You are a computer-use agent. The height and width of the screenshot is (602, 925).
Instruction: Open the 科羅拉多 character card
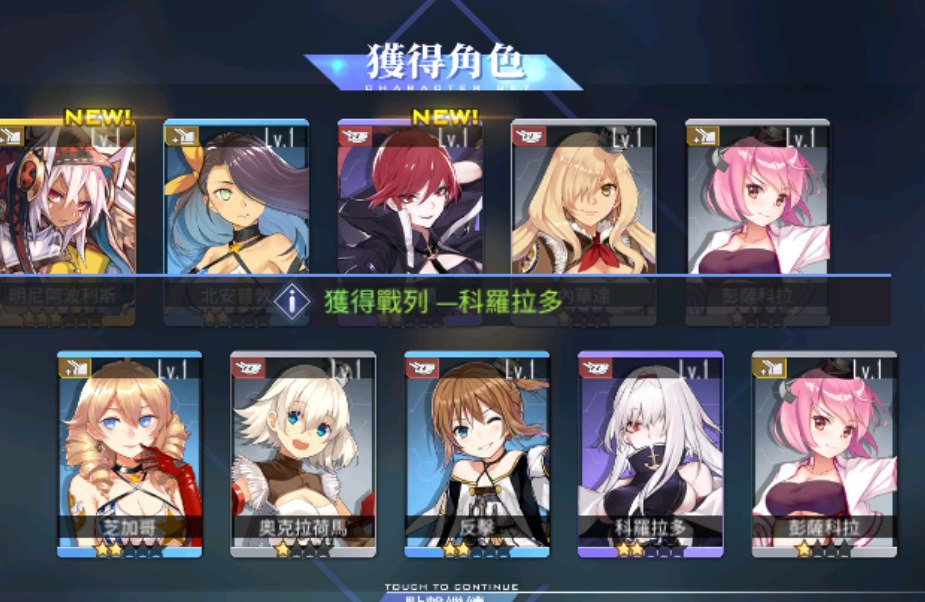point(650,450)
